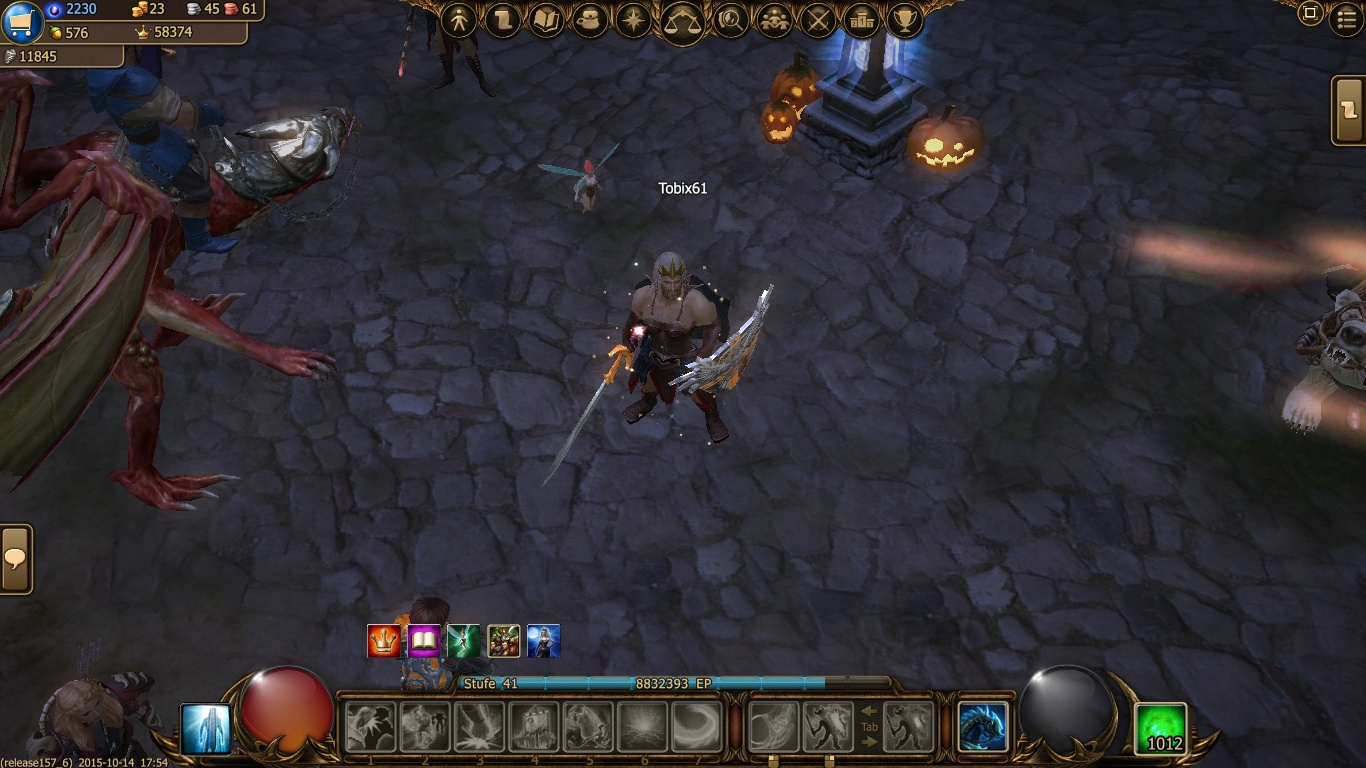Select the blue dragon mount icon

[982, 727]
